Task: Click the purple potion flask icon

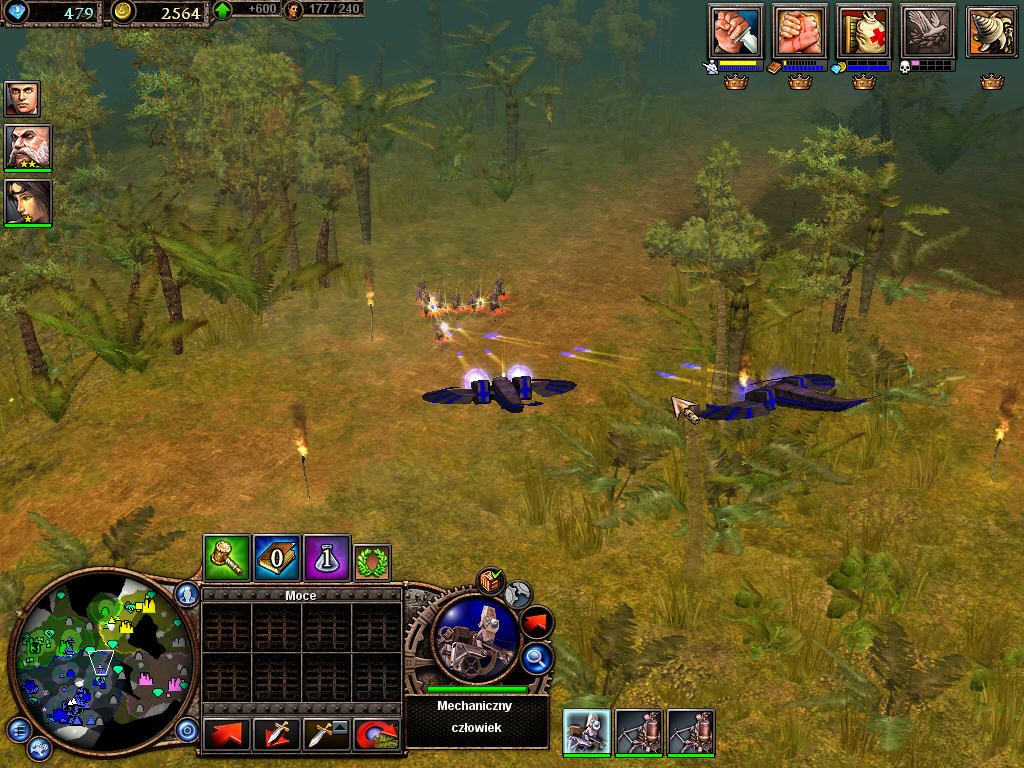Action: 326,556
